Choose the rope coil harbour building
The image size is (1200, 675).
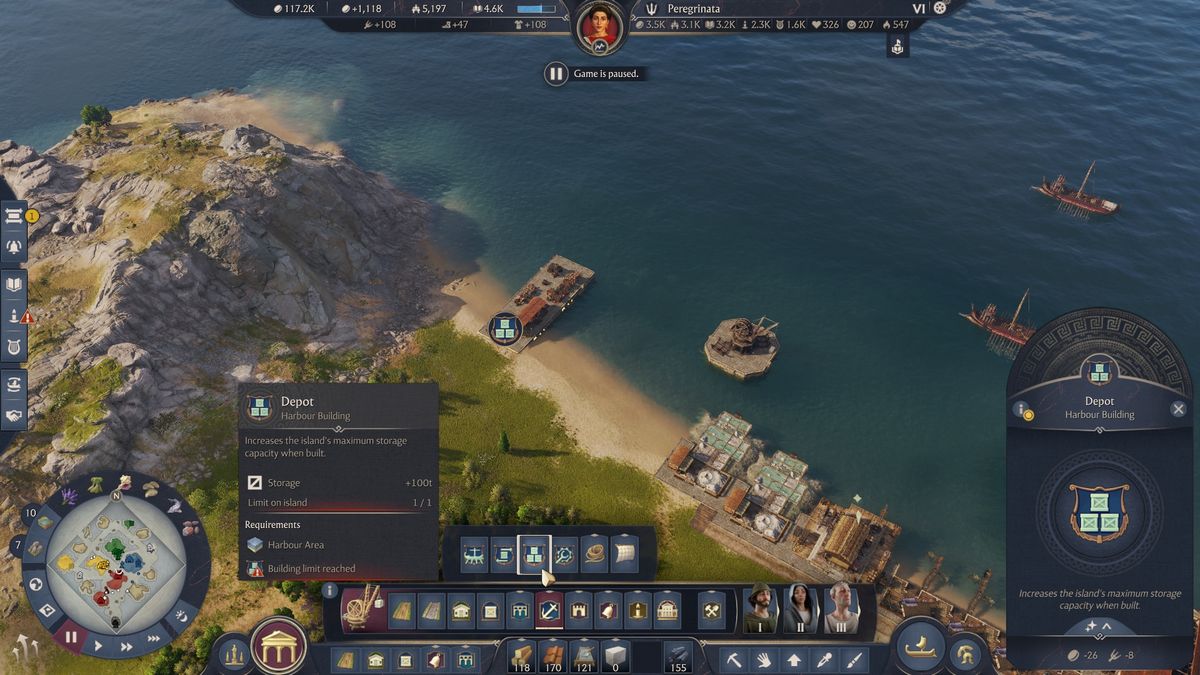(595, 553)
